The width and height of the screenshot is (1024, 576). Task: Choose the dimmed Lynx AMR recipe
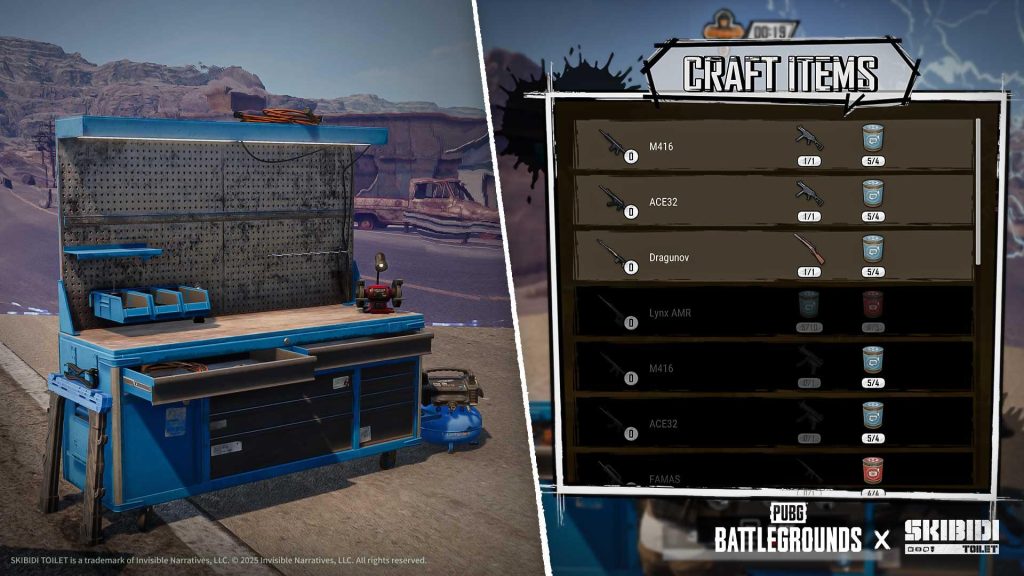[x=773, y=312]
